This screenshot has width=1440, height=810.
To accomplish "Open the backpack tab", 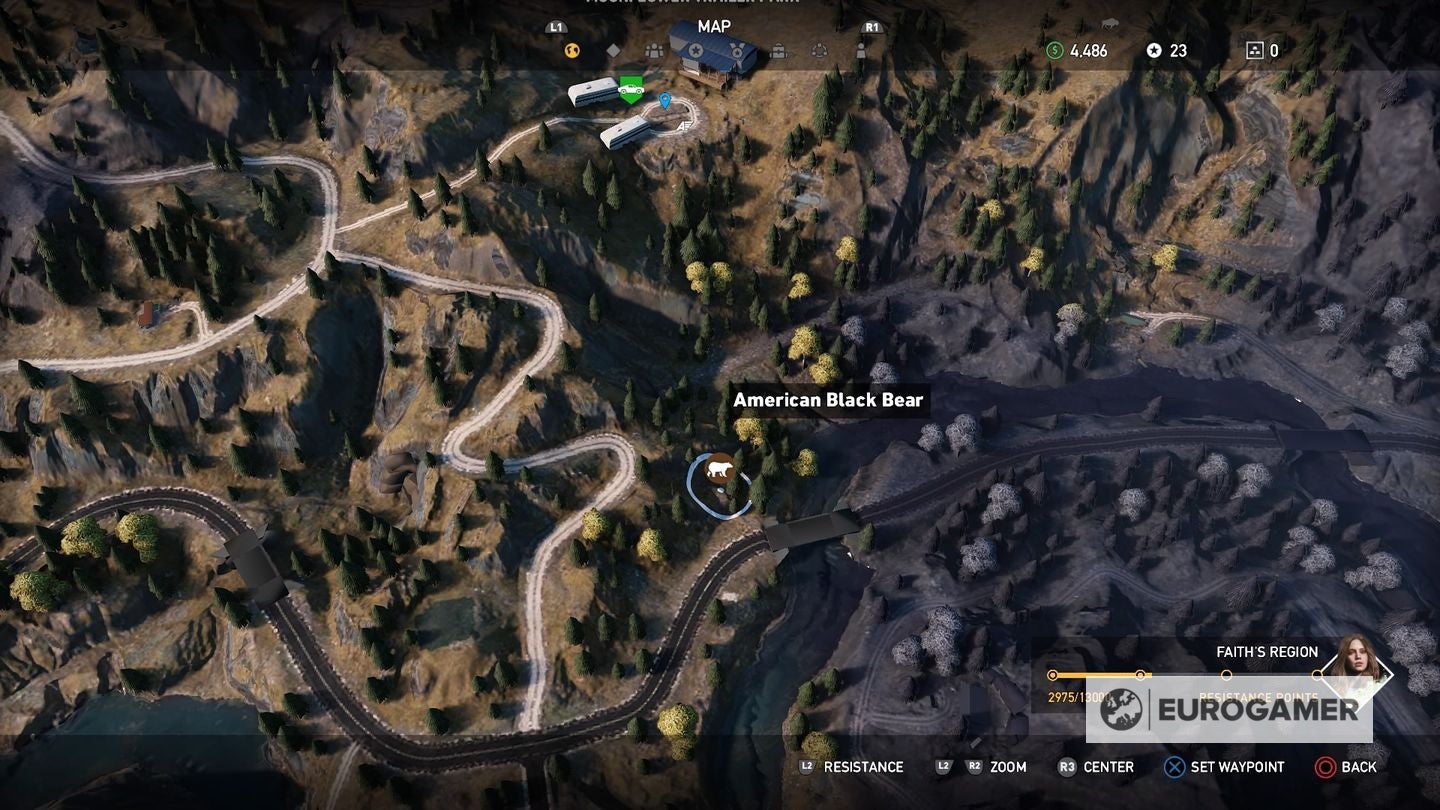I will 778,51.
